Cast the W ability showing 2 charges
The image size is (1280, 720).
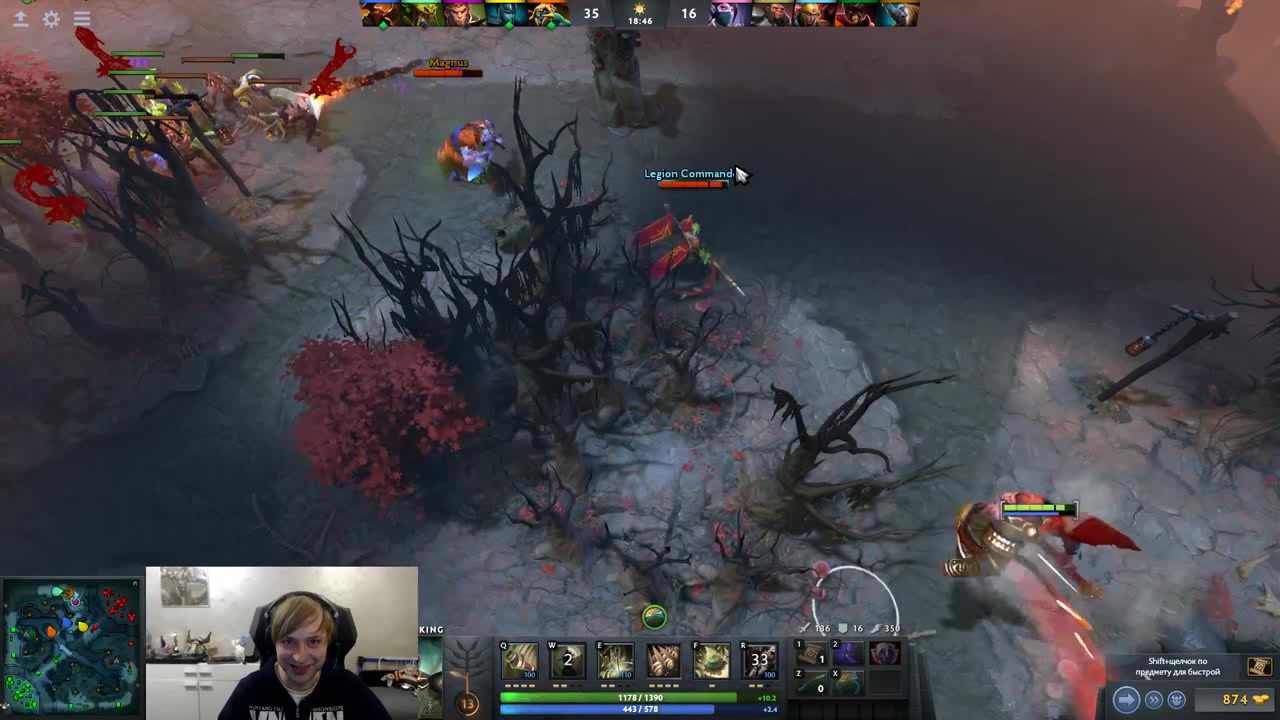tap(567, 660)
